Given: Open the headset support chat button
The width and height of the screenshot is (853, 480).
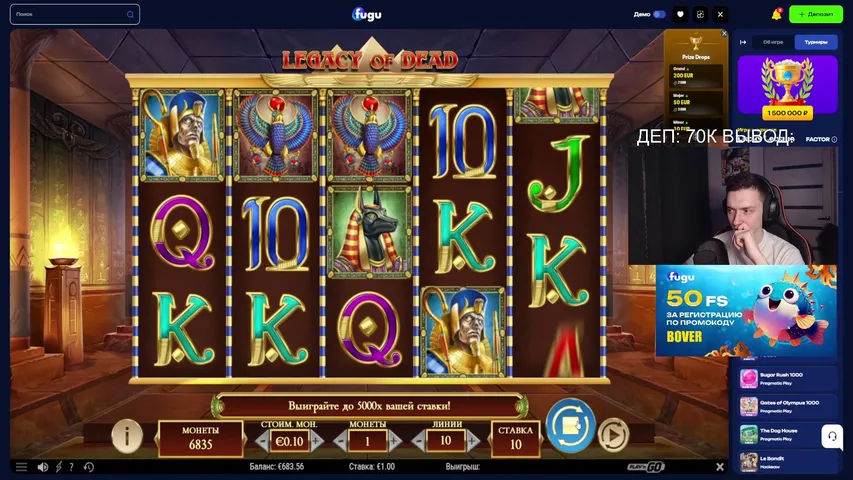Looking at the screenshot, I should coord(831,436).
